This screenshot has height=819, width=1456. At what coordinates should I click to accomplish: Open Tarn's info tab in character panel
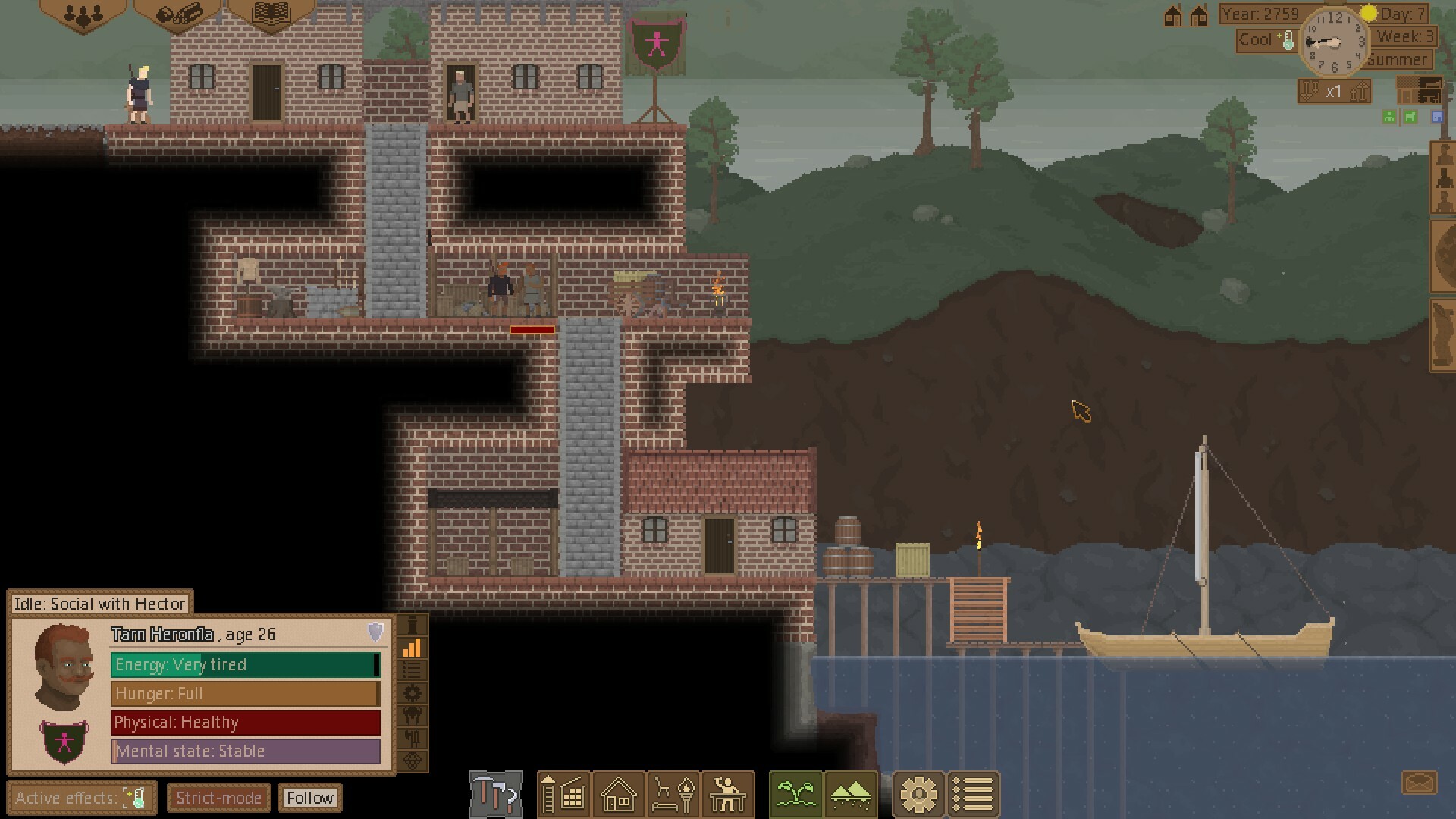click(412, 626)
